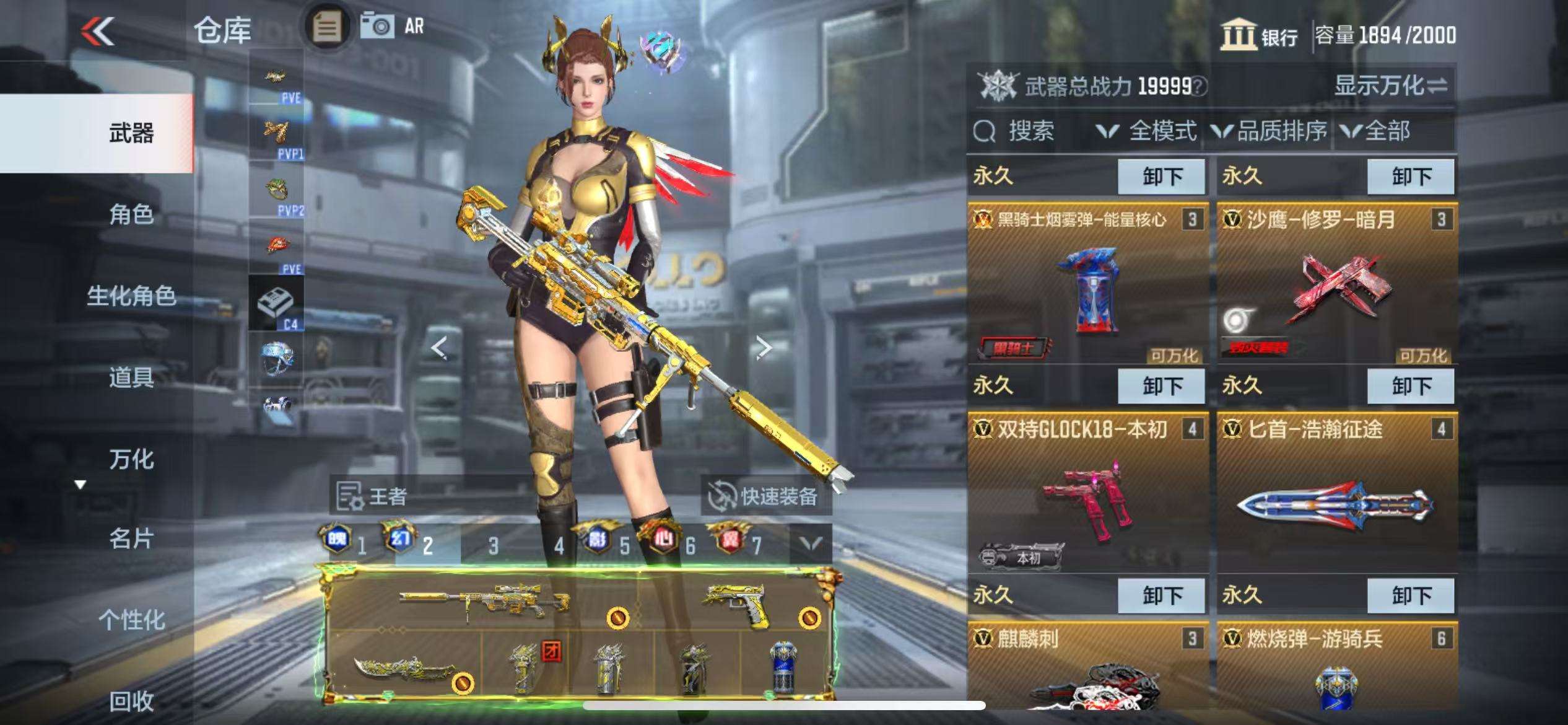Toggle the 显示万化 display switch

pyautogui.click(x=1390, y=86)
